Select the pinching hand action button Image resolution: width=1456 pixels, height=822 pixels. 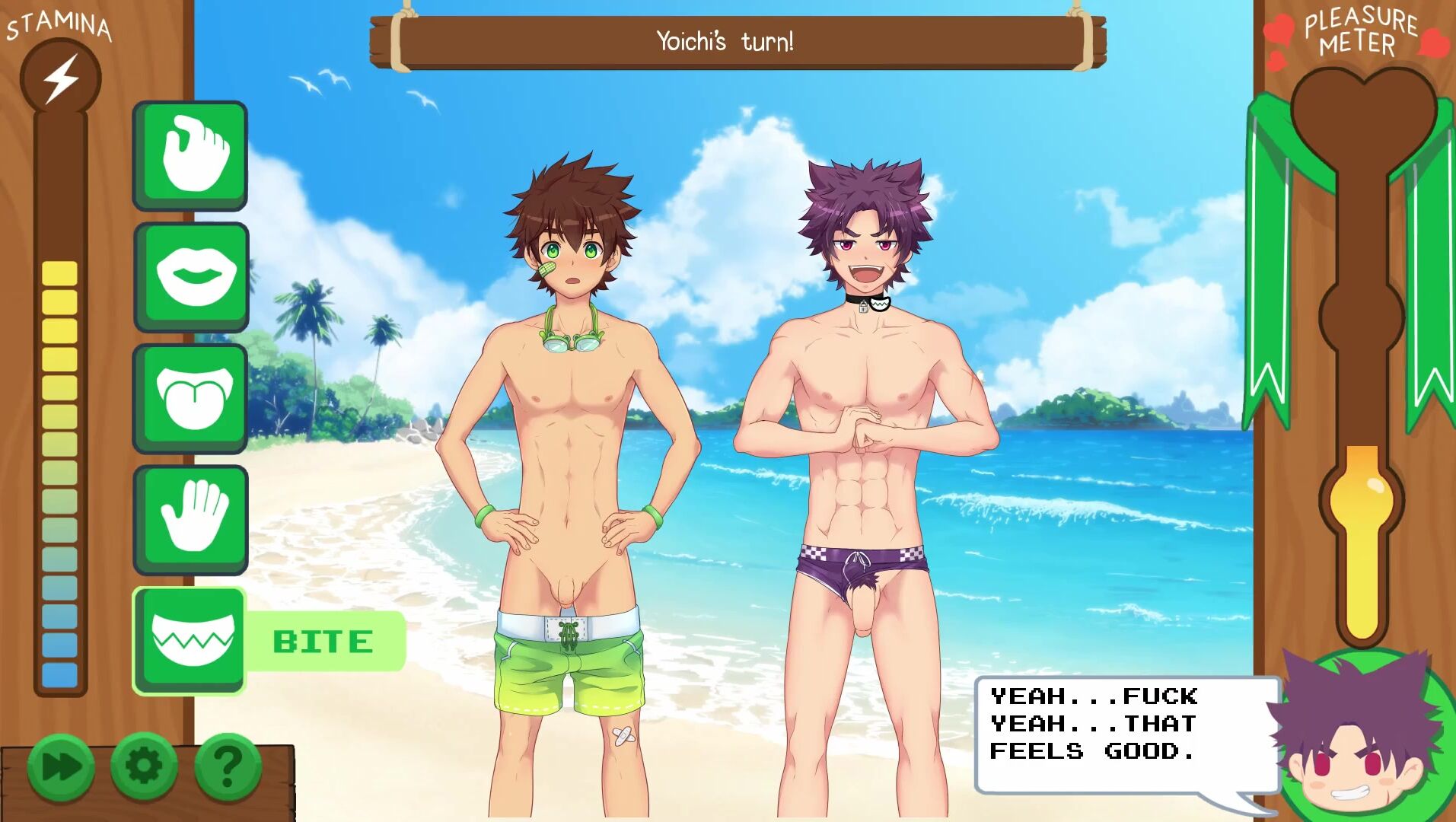click(190, 155)
